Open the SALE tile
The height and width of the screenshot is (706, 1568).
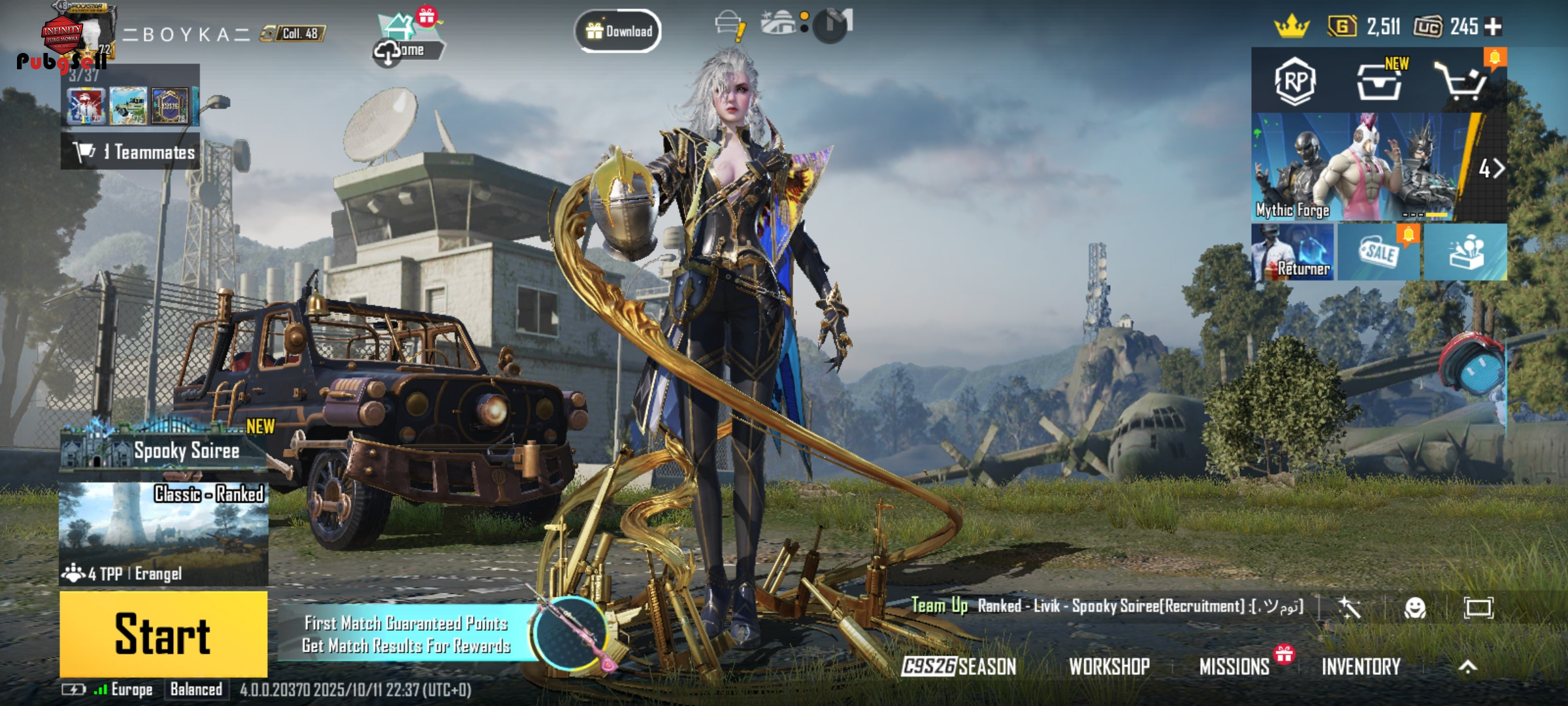point(1379,252)
